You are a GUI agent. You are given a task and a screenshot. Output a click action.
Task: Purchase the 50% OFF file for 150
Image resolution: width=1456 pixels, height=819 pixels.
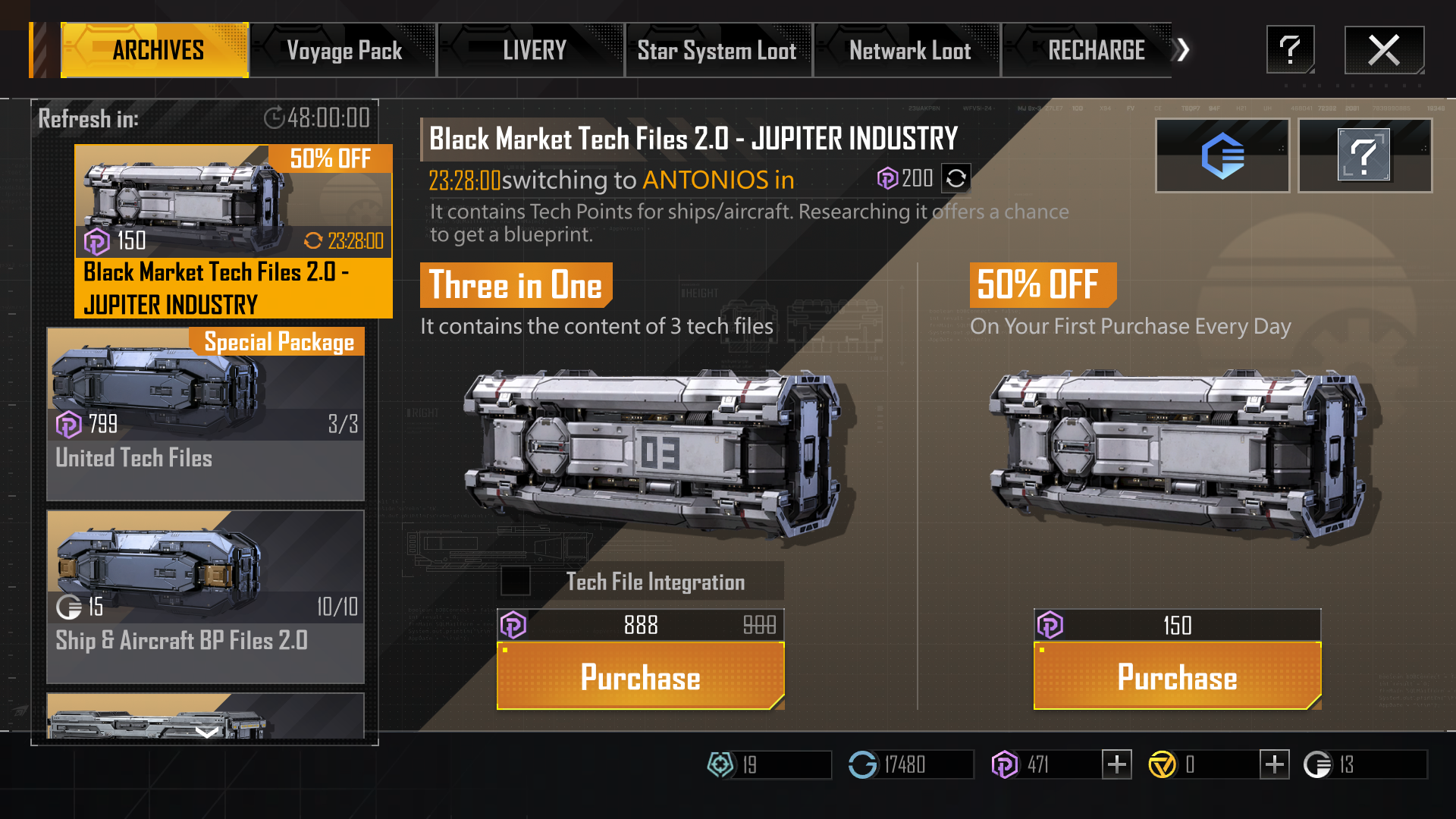tap(1177, 676)
